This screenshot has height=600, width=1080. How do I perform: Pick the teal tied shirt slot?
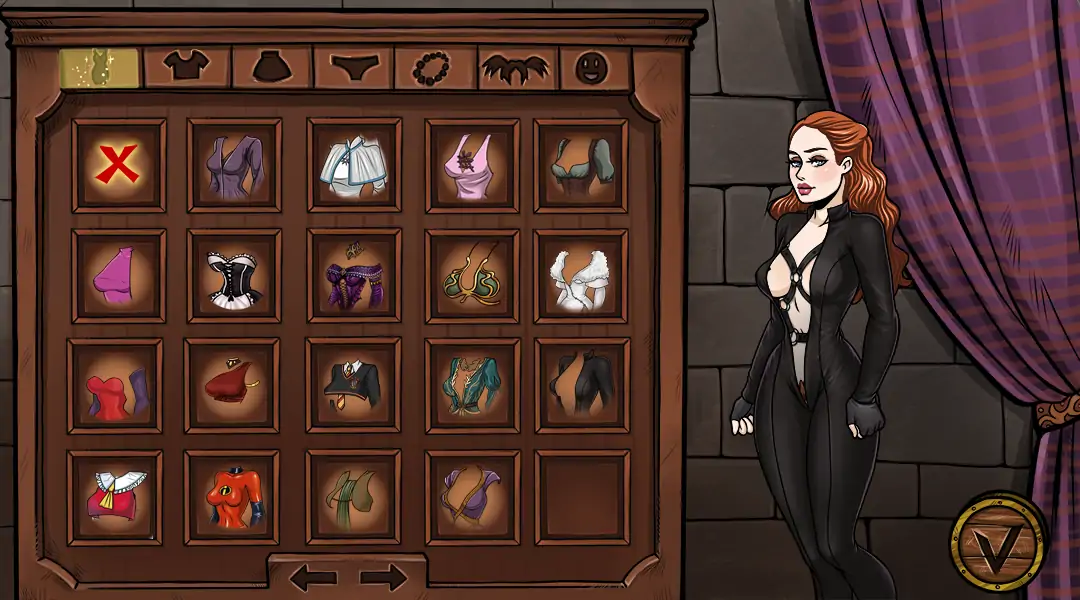tap(472, 386)
